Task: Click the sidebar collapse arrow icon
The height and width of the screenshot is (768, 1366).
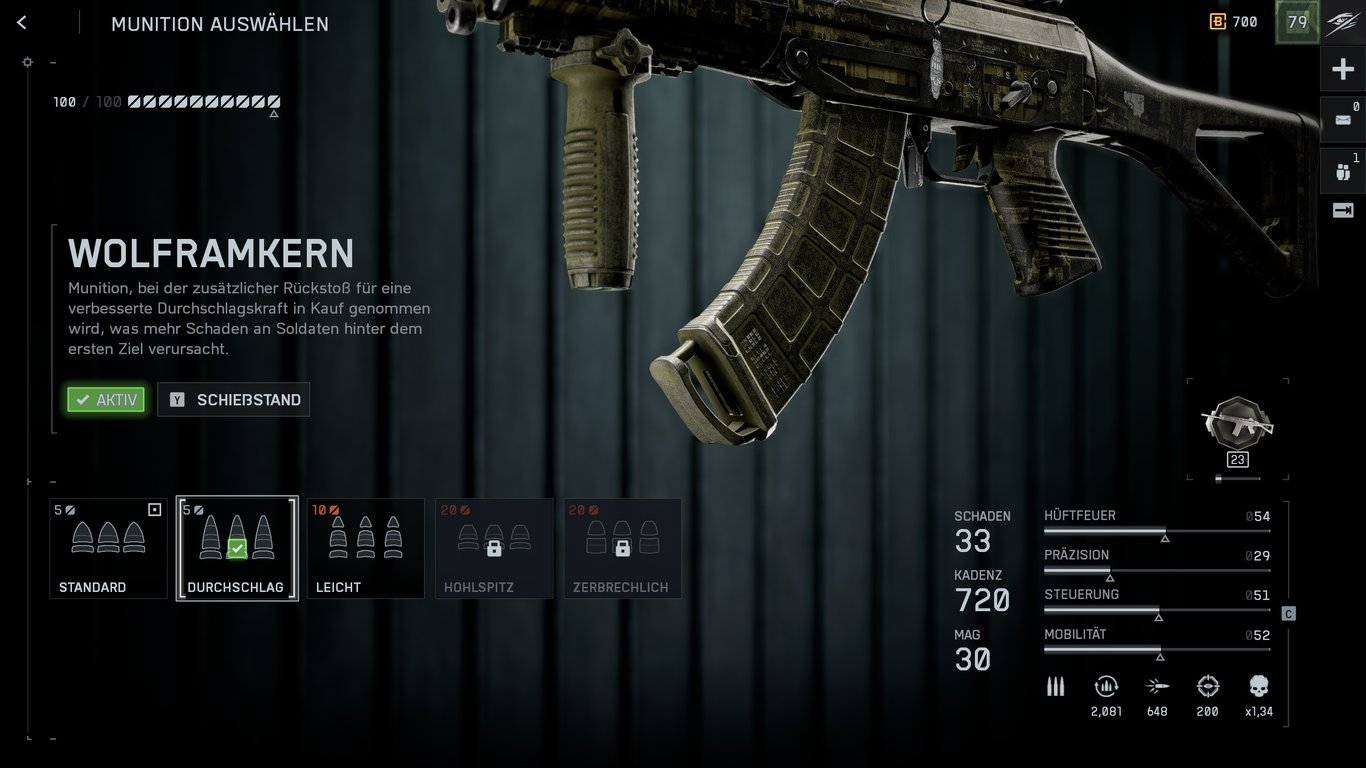Action: tap(1343, 210)
